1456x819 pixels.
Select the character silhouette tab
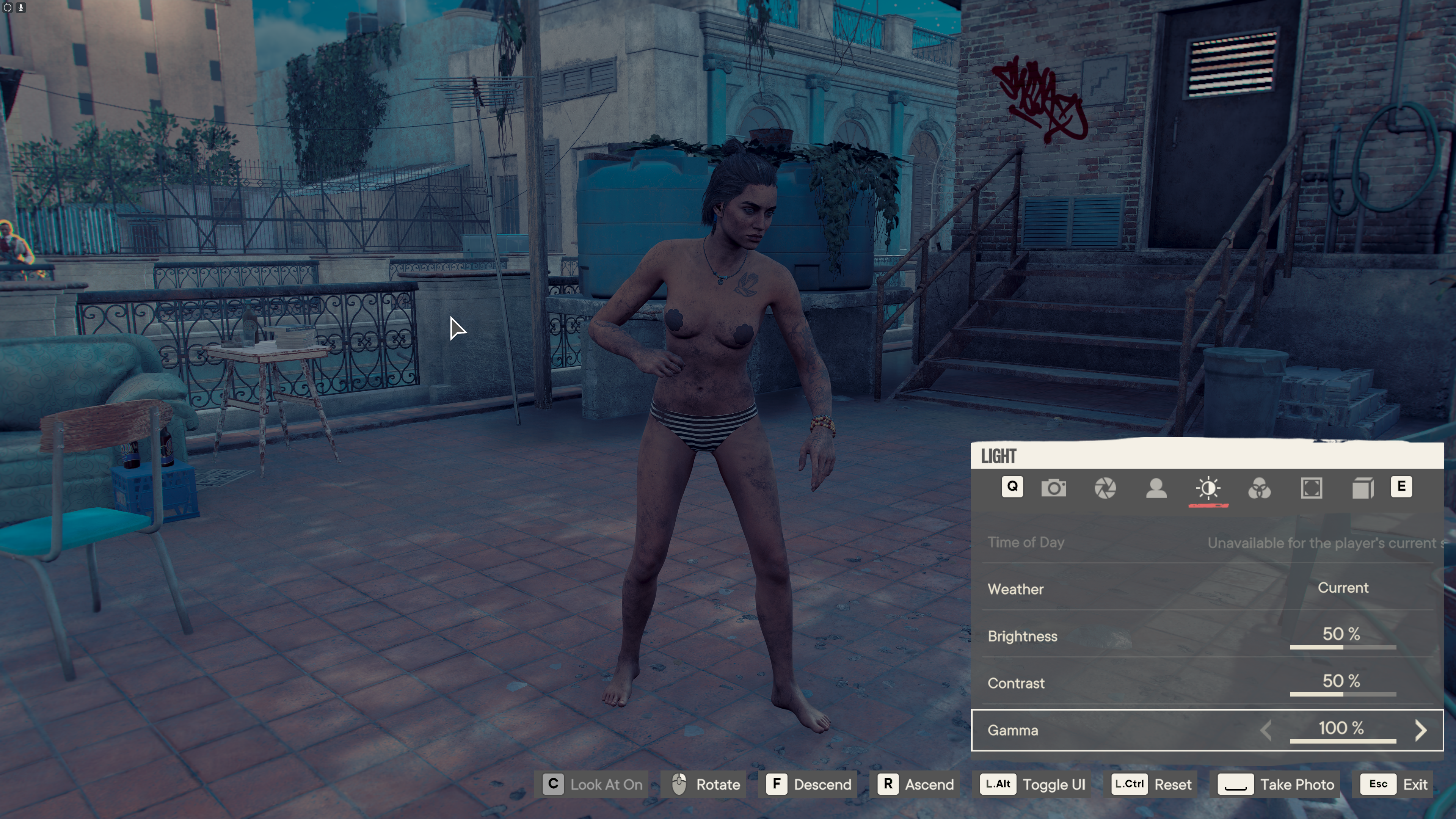(1156, 488)
